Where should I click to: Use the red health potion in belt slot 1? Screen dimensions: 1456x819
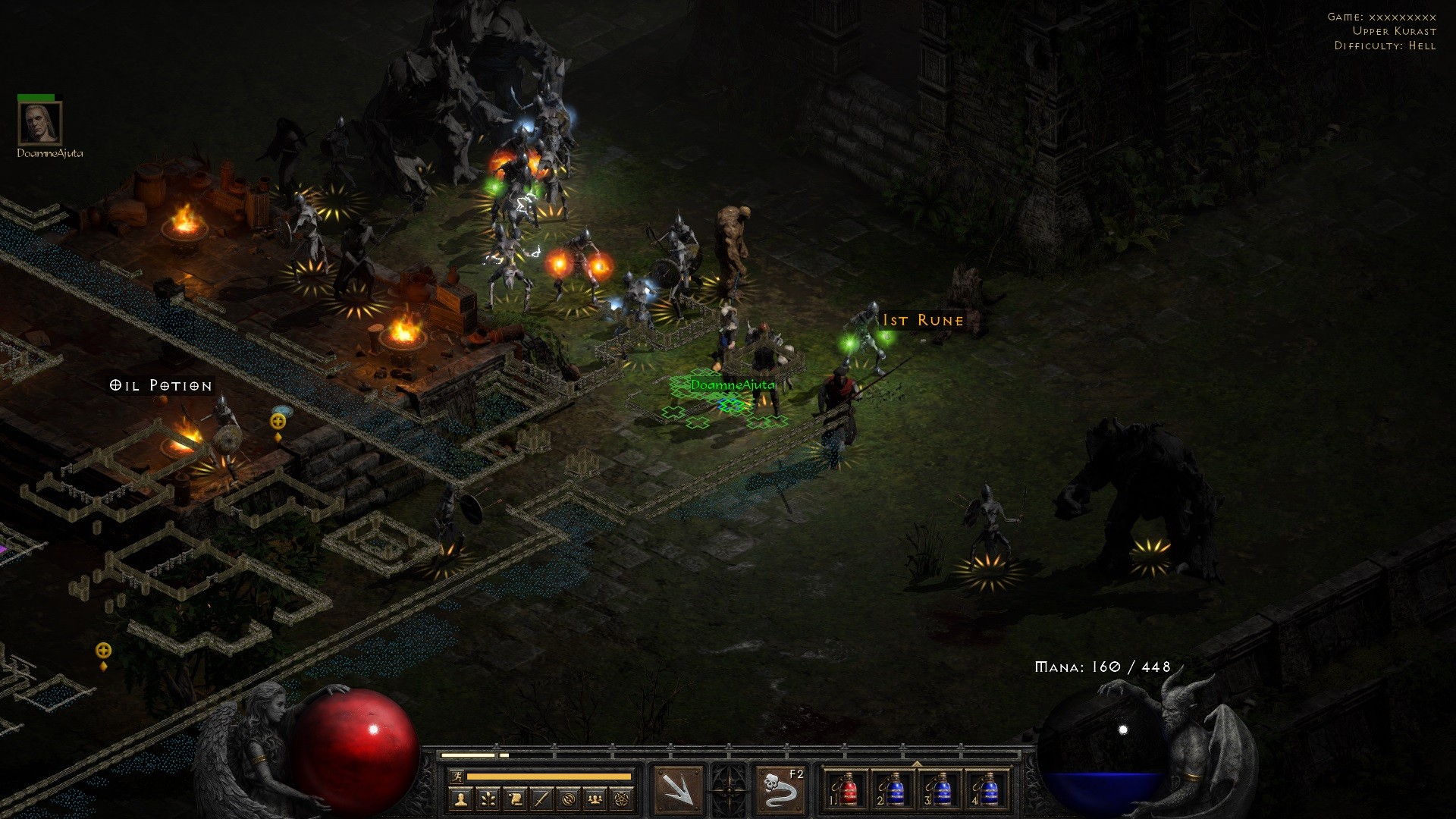[848, 792]
